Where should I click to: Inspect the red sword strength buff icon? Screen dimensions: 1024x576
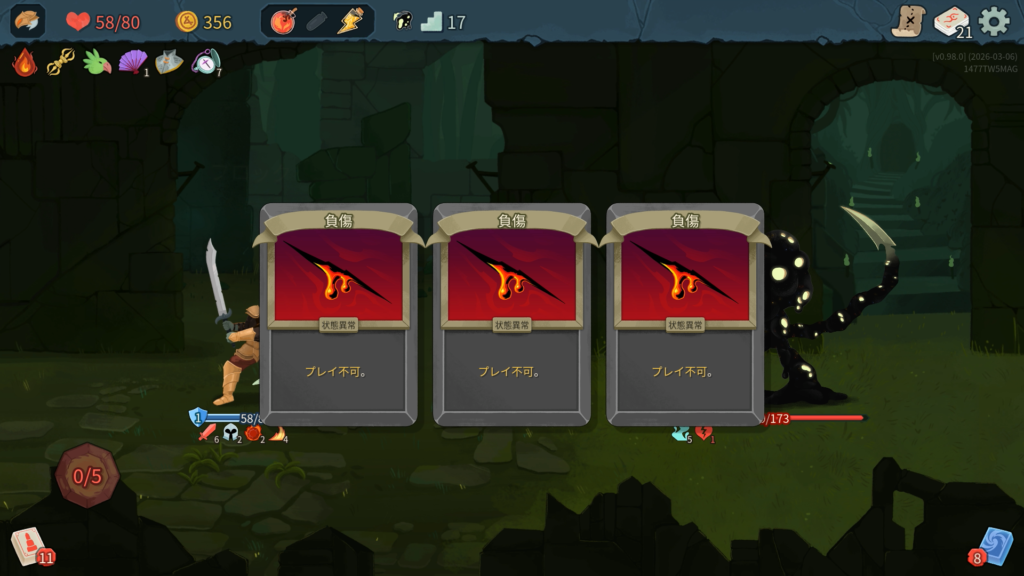click(x=207, y=433)
